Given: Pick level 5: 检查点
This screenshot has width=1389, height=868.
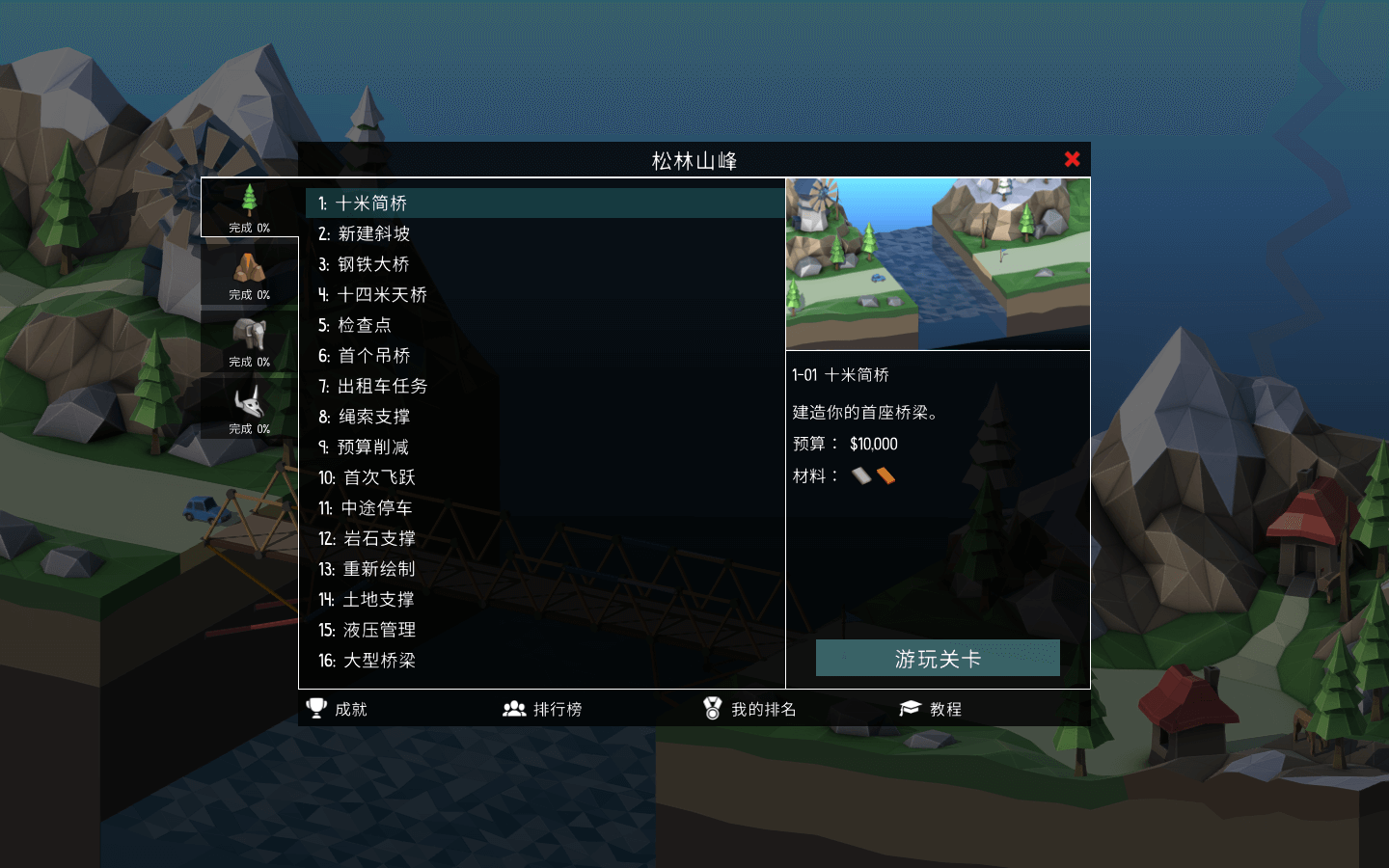Looking at the screenshot, I should point(355,326).
